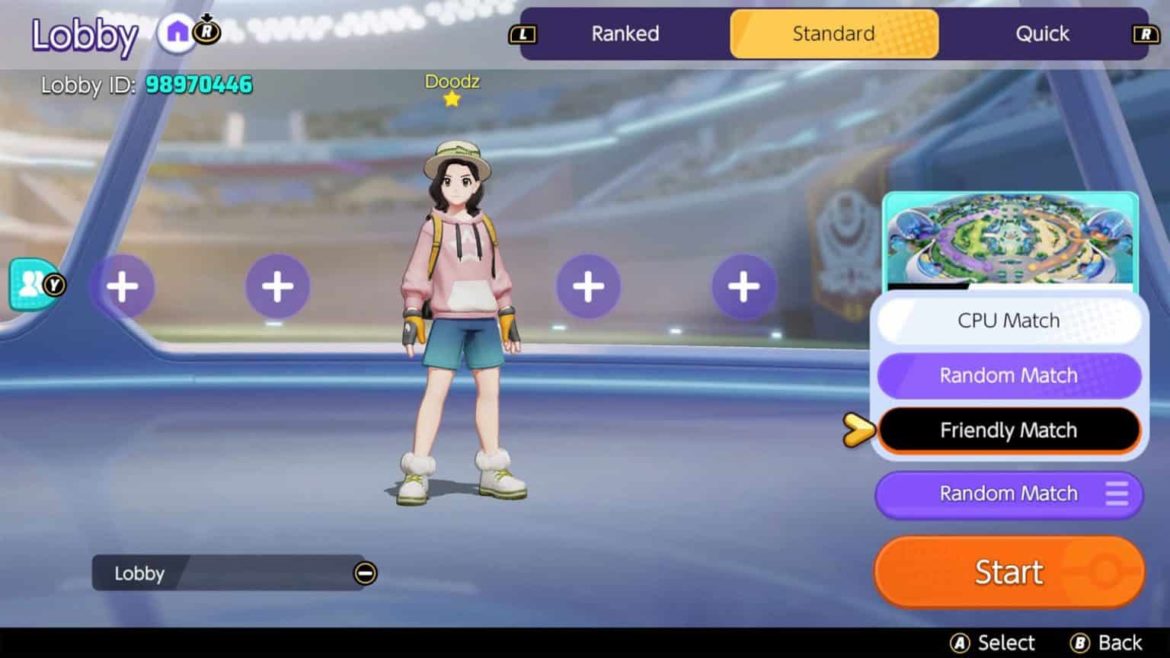Open the Quick battle tab
The image size is (1170, 658).
(x=1042, y=34)
